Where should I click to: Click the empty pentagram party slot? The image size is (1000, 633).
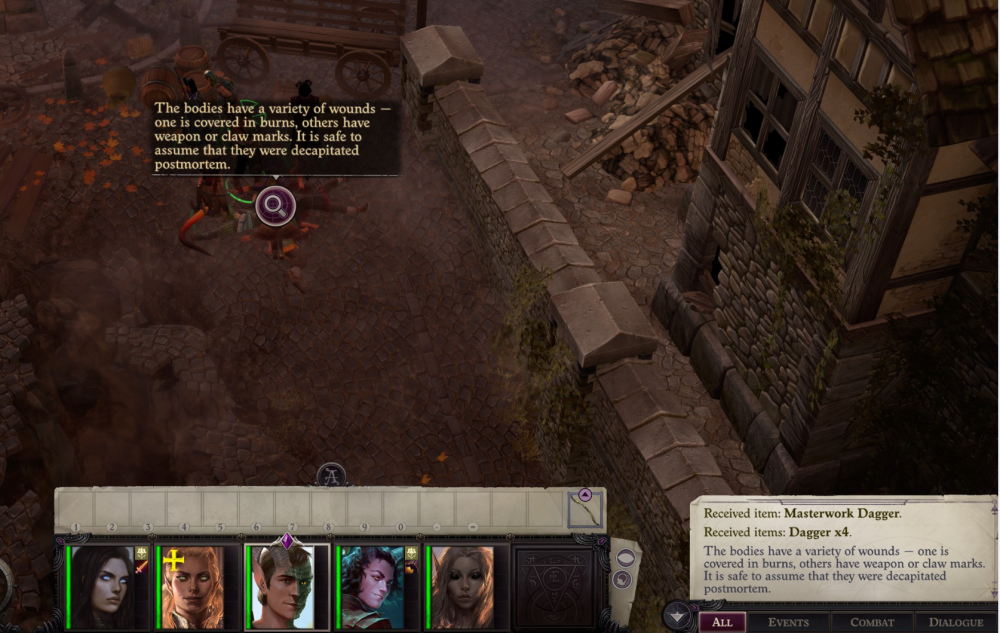(554, 587)
